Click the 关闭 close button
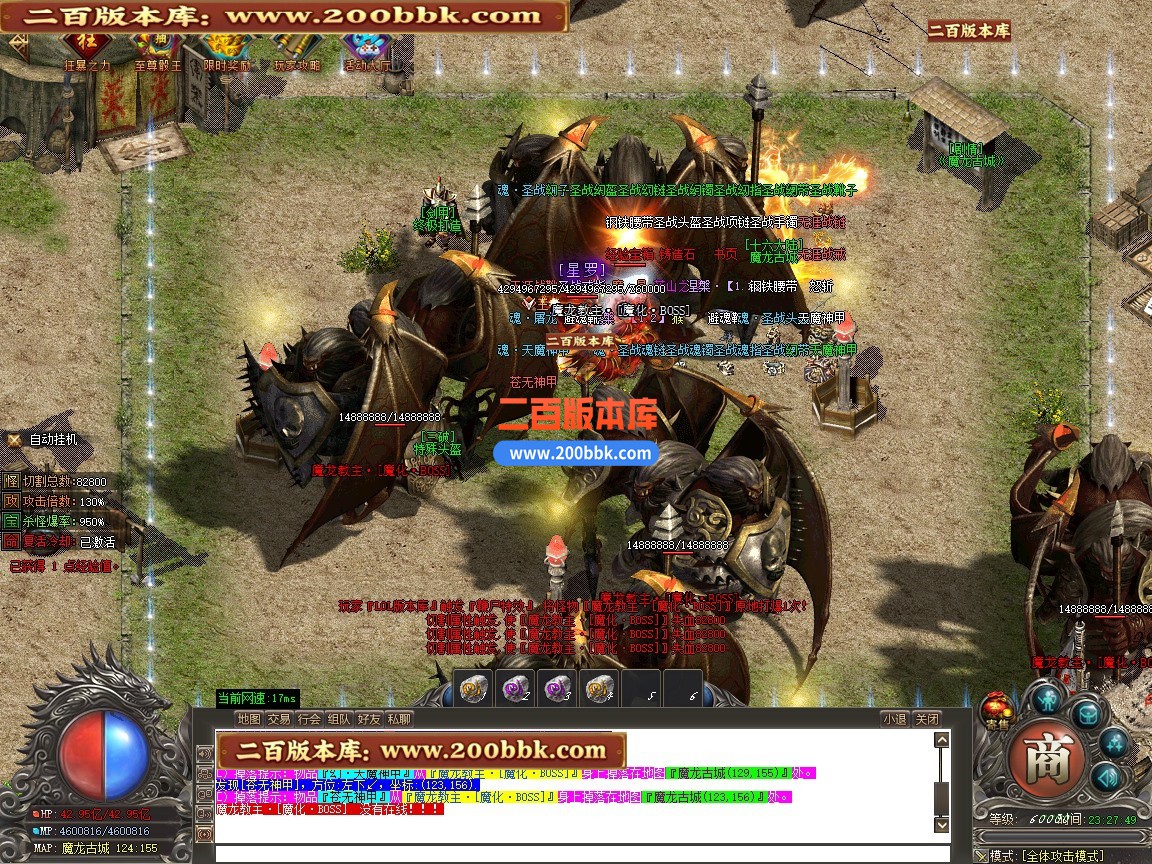Image resolution: width=1152 pixels, height=864 pixels. 927,718
